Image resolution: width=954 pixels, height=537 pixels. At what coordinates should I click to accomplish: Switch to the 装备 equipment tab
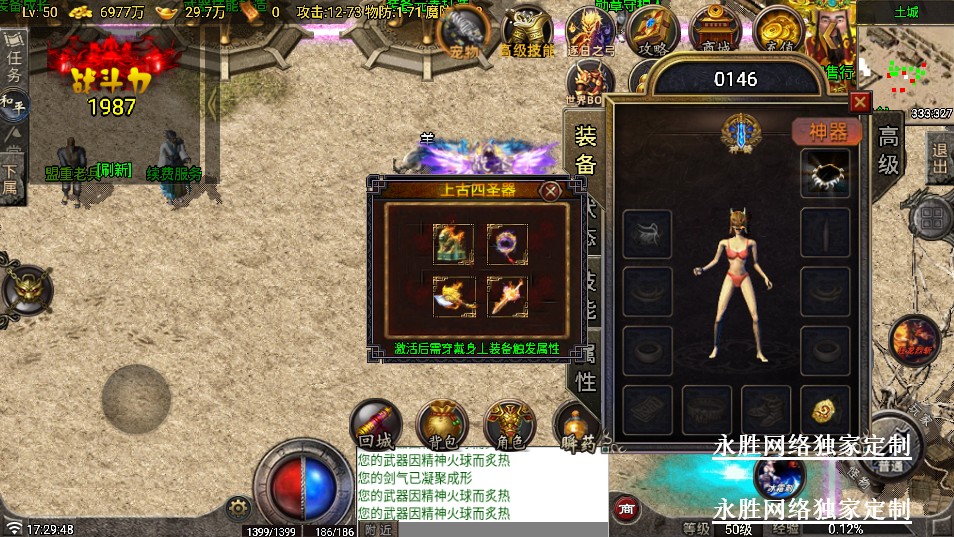[x=586, y=152]
